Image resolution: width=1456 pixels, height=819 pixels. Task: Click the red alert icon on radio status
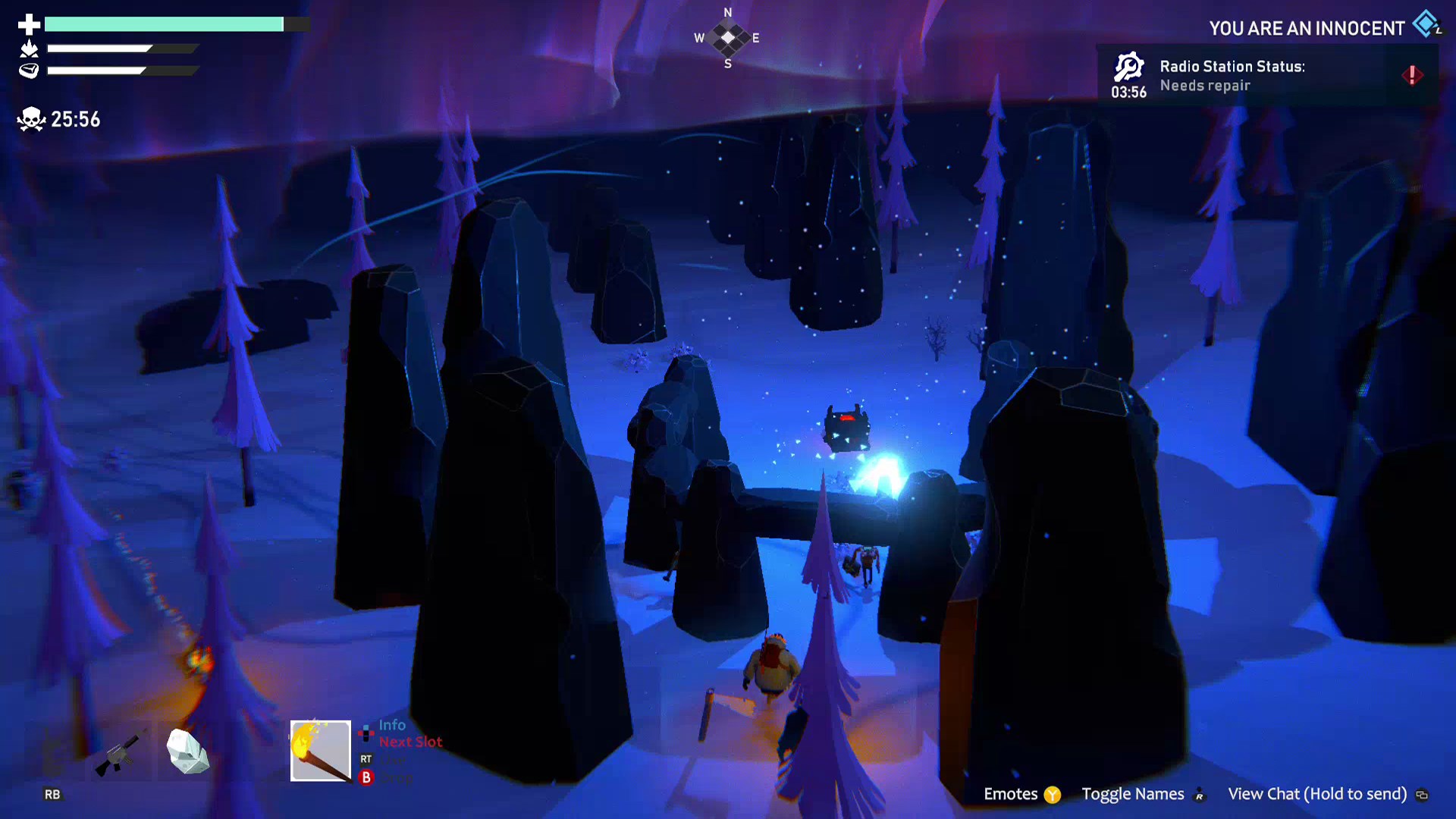tap(1412, 75)
